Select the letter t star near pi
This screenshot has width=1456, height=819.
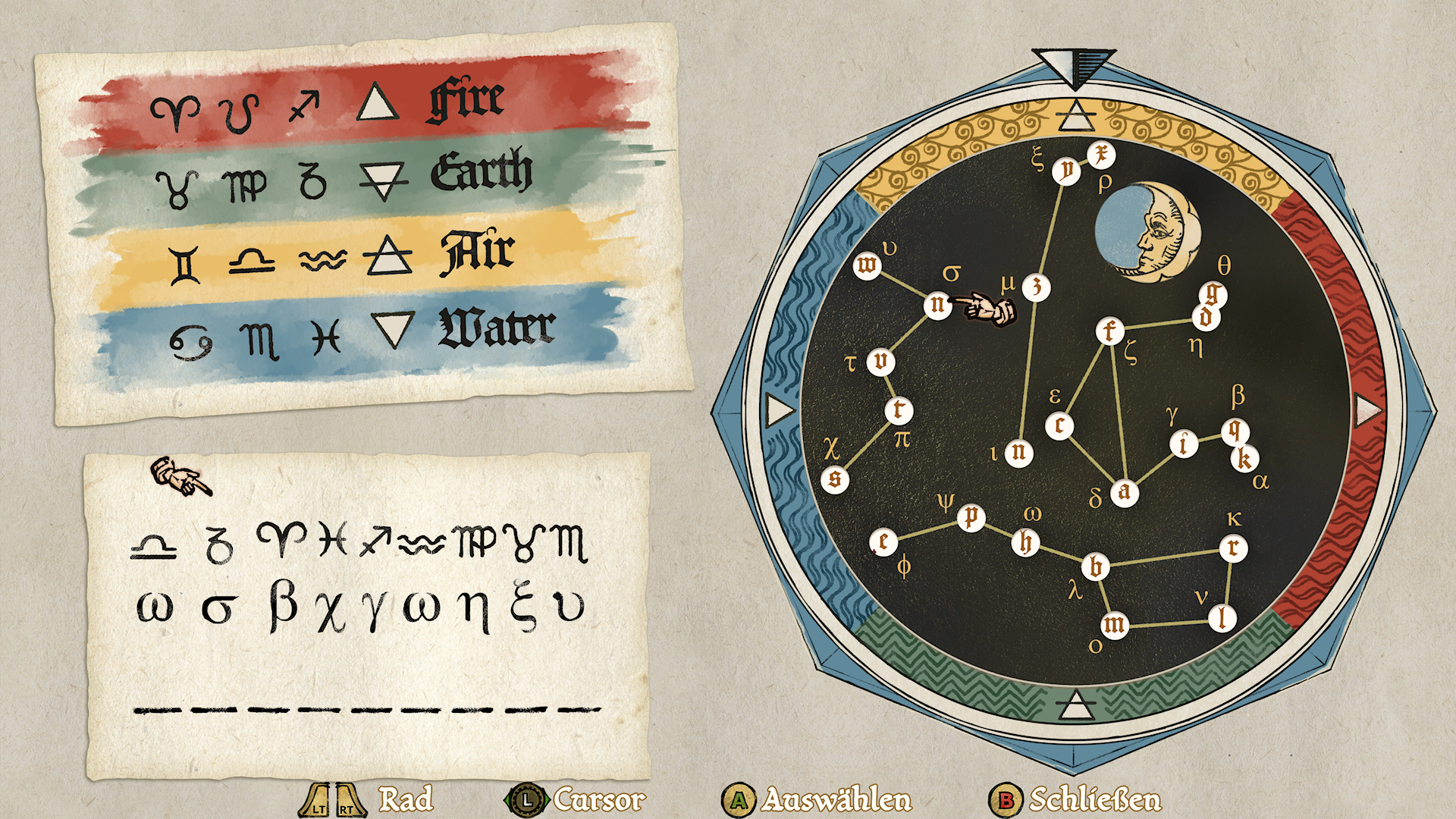click(x=899, y=410)
